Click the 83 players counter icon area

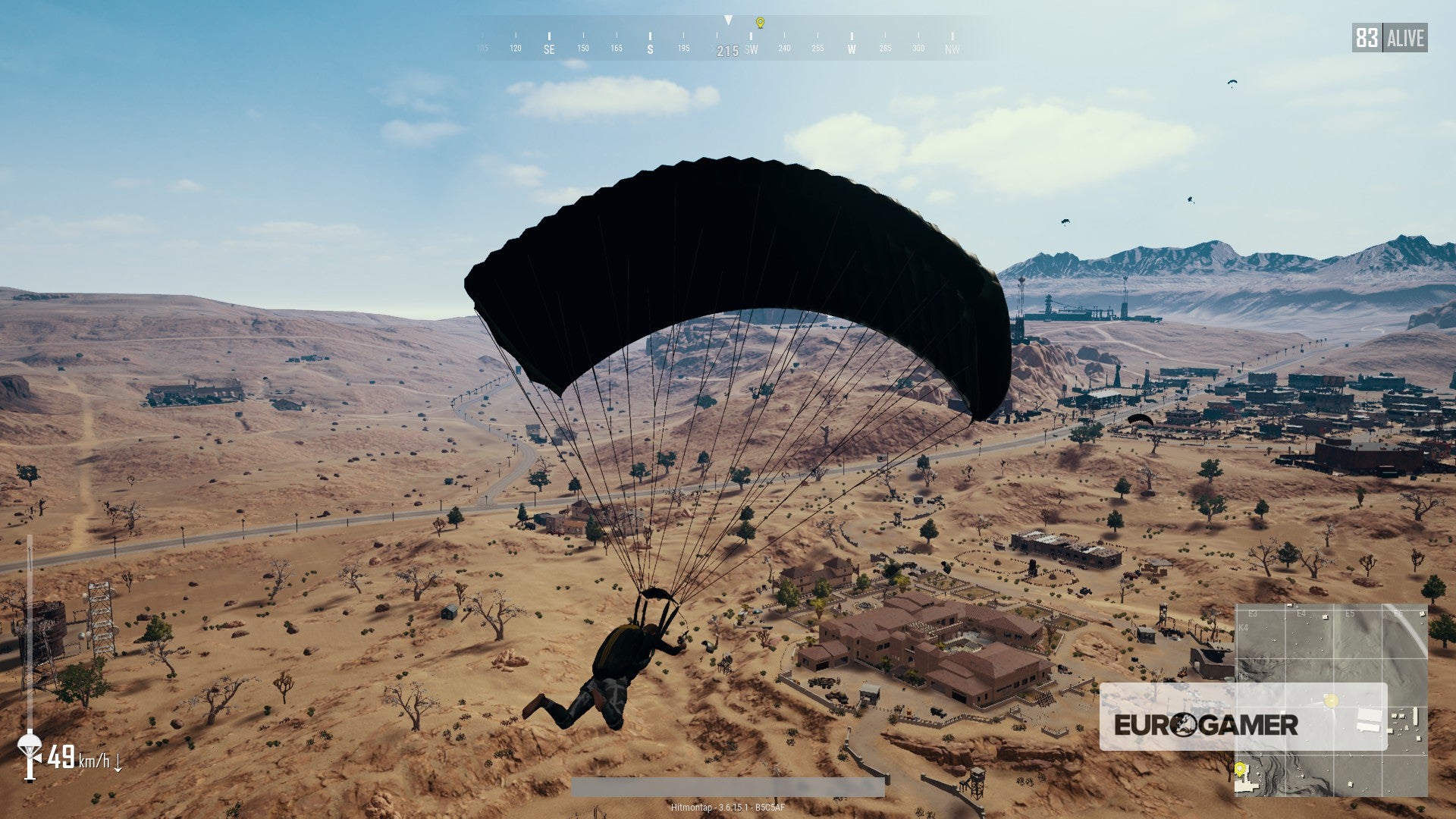tap(1365, 39)
